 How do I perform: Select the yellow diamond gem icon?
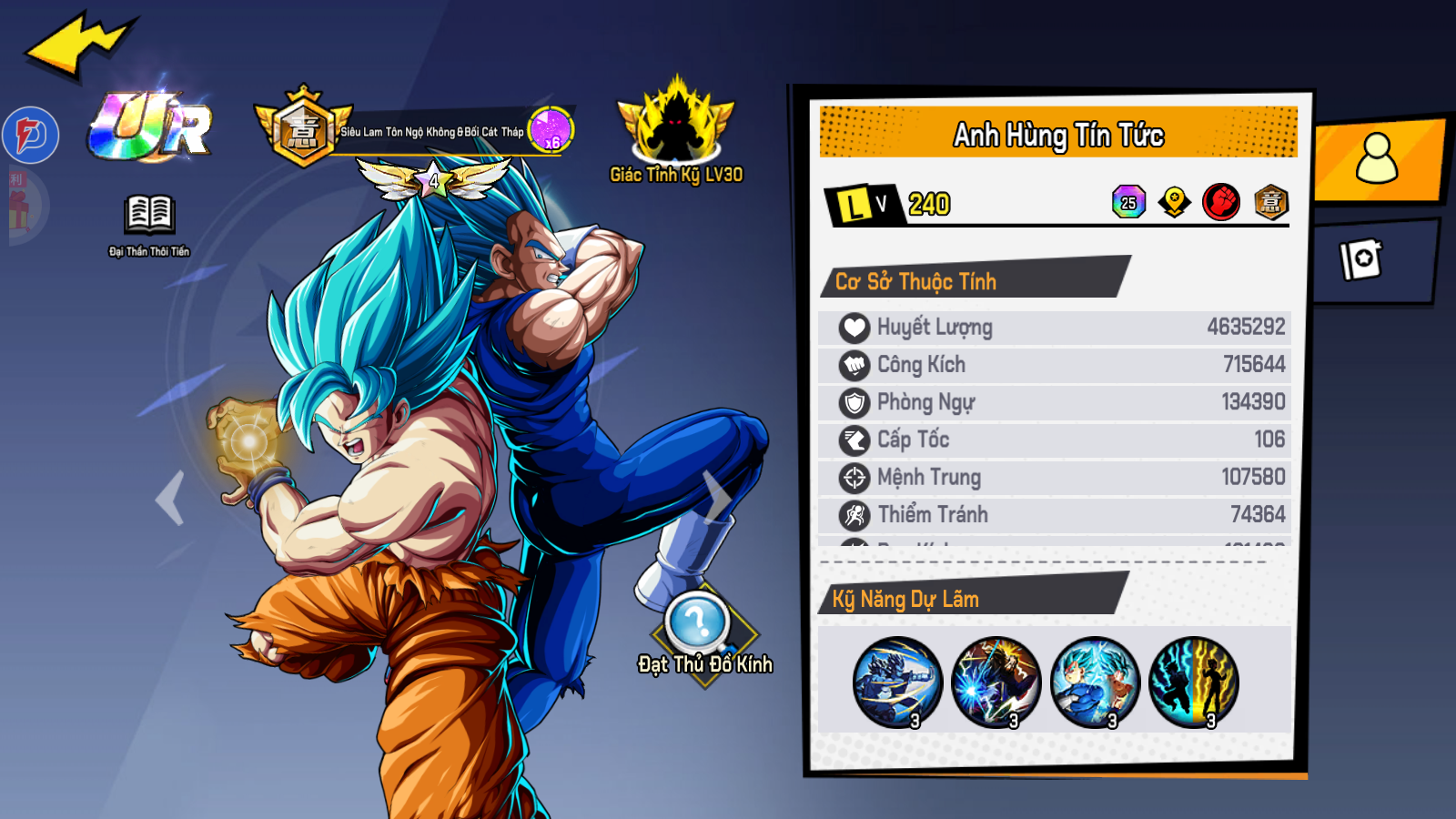(x=1175, y=202)
